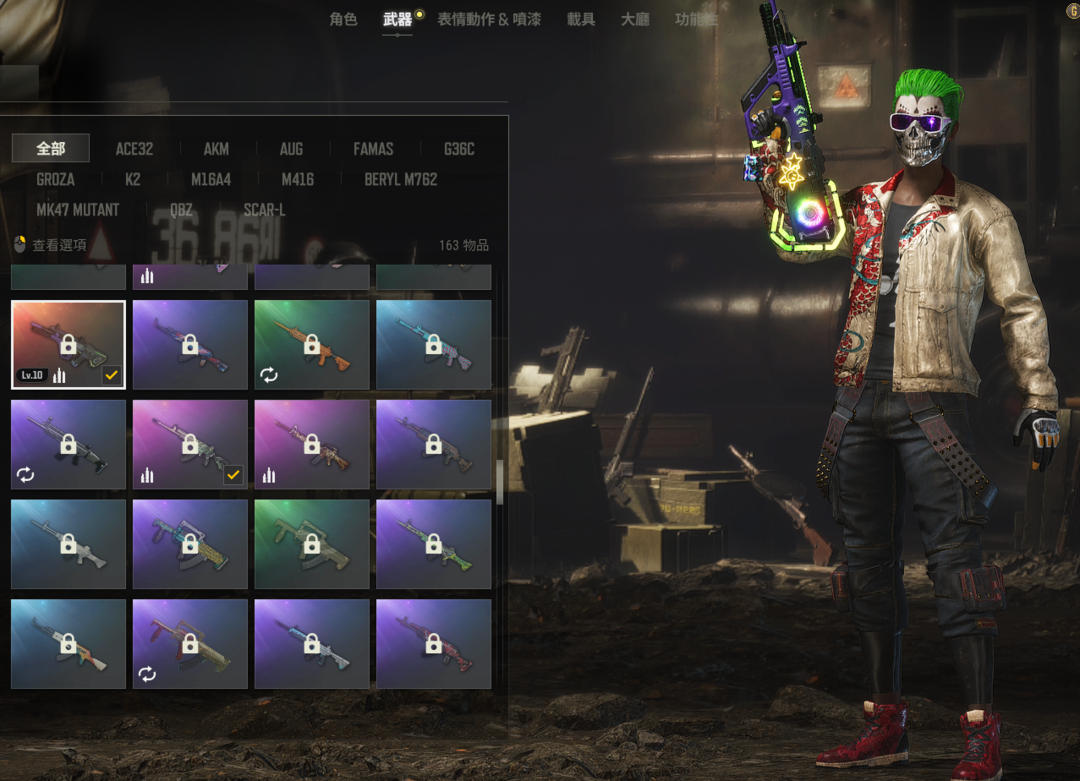Choose the orange rifle skin on green background
1080x781 pixels.
point(311,345)
